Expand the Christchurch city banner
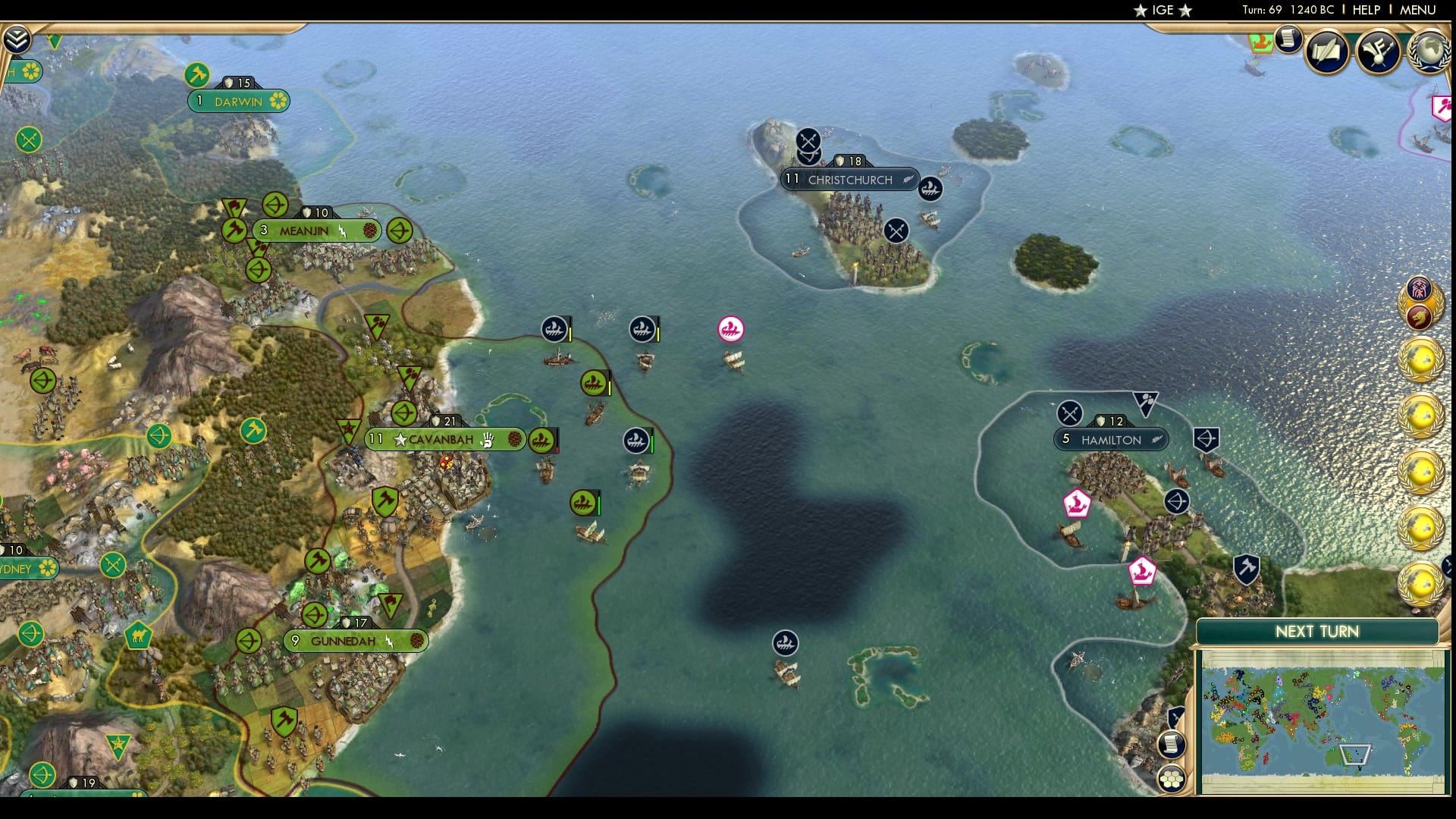 pyautogui.click(x=848, y=179)
